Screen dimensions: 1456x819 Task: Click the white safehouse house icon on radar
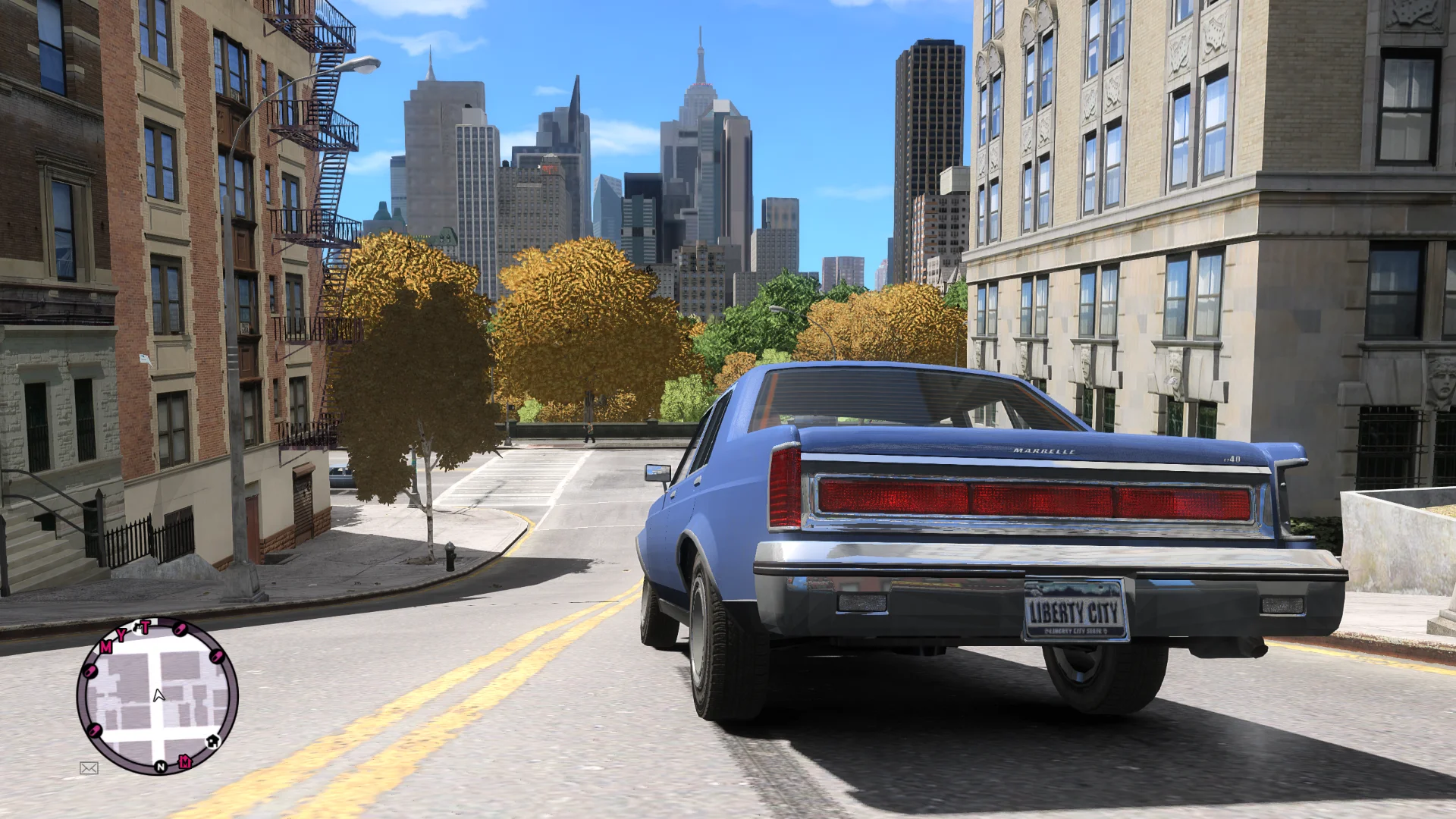coord(213,742)
